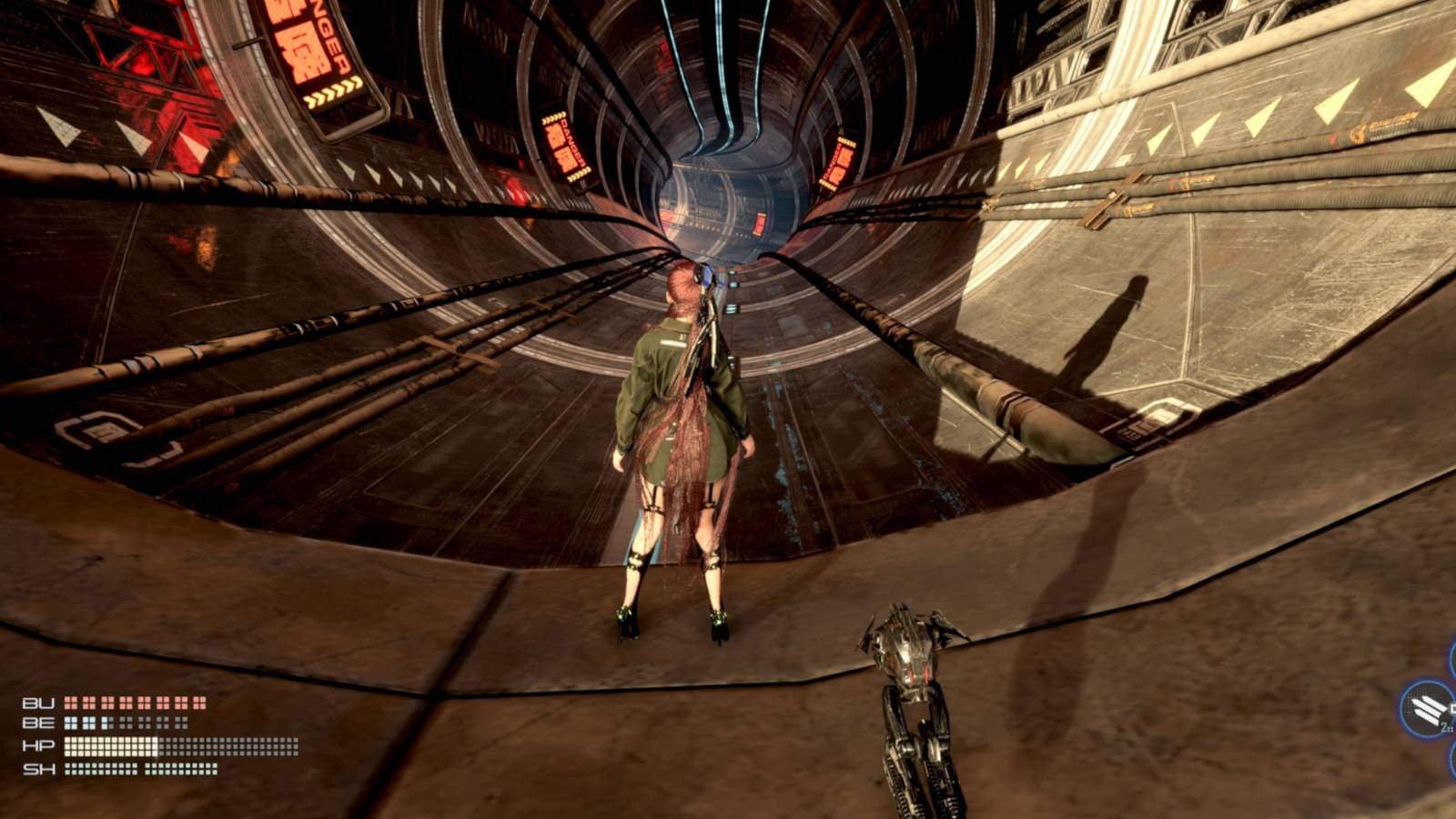Image resolution: width=1456 pixels, height=819 pixels.
Task: Toggle the second blue BE gauge segment
Action: coord(88,723)
